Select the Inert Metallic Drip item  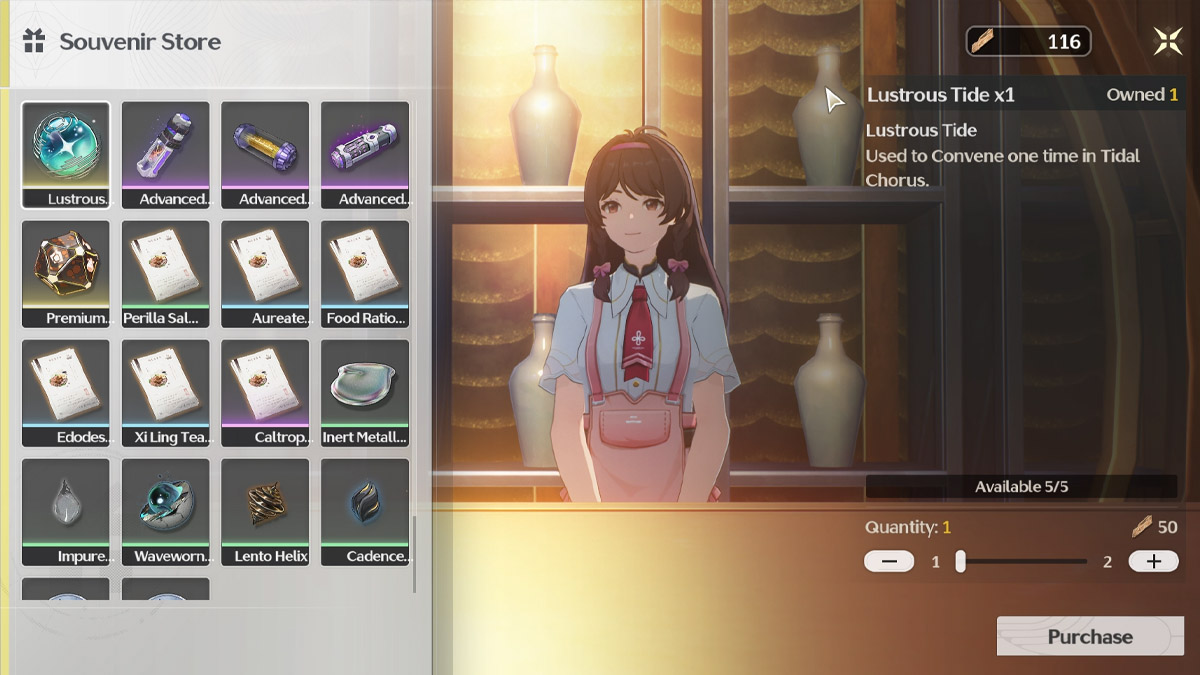[365, 392]
